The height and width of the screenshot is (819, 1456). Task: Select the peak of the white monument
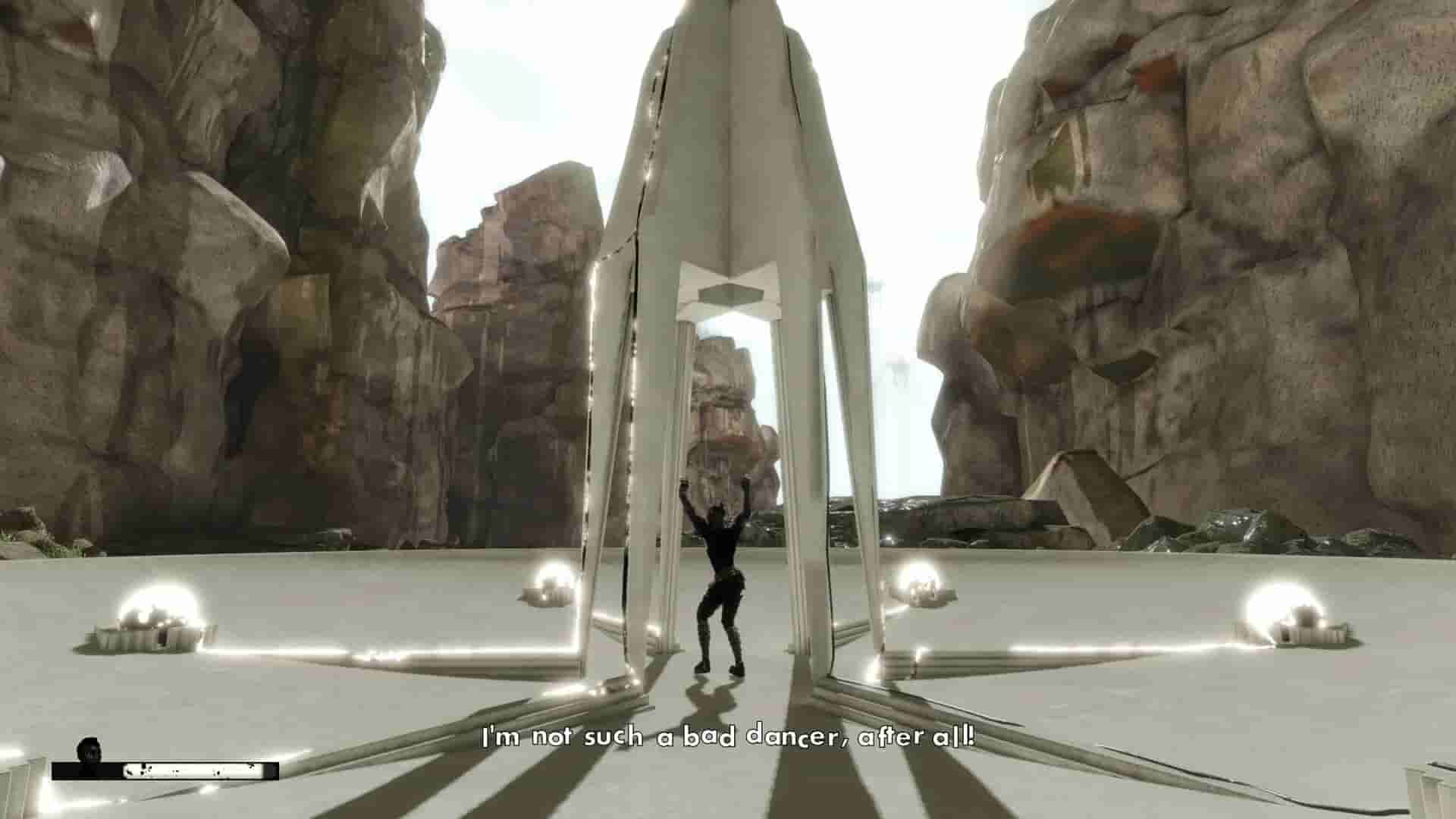pyautogui.click(x=728, y=11)
